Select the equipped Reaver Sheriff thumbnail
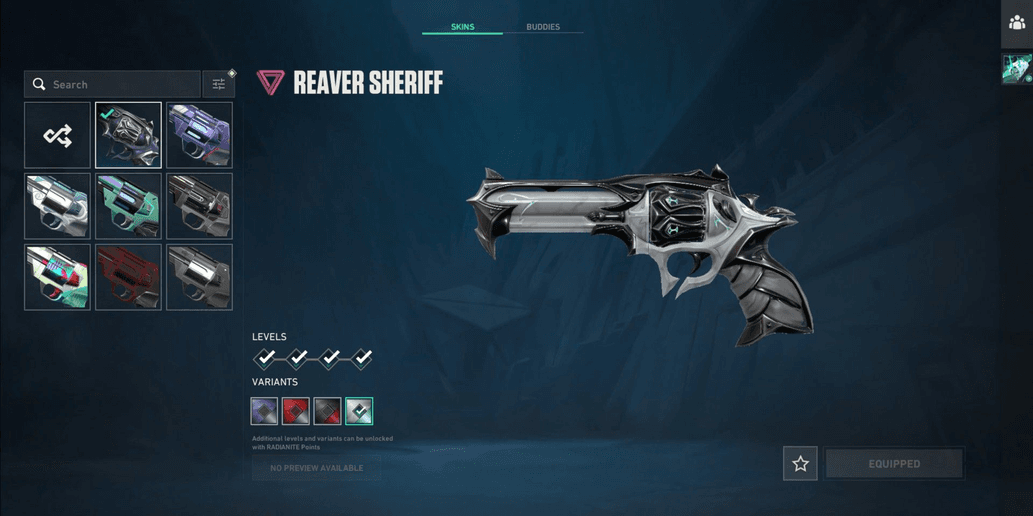1033x516 pixels. [x=128, y=135]
